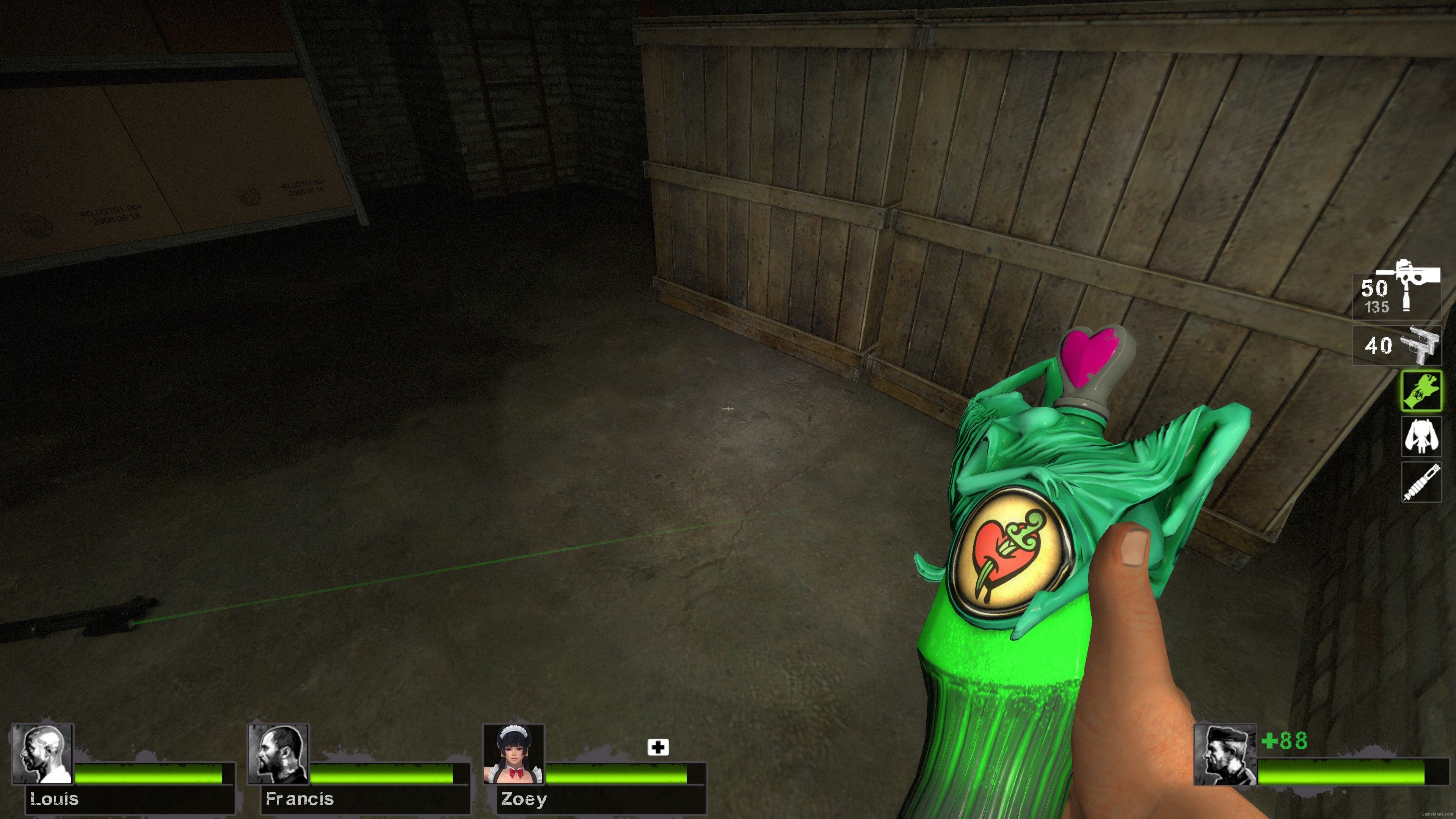The image size is (1456, 819).
Task: Pick the adrenaline syringe slot
Action: click(1421, 482)
